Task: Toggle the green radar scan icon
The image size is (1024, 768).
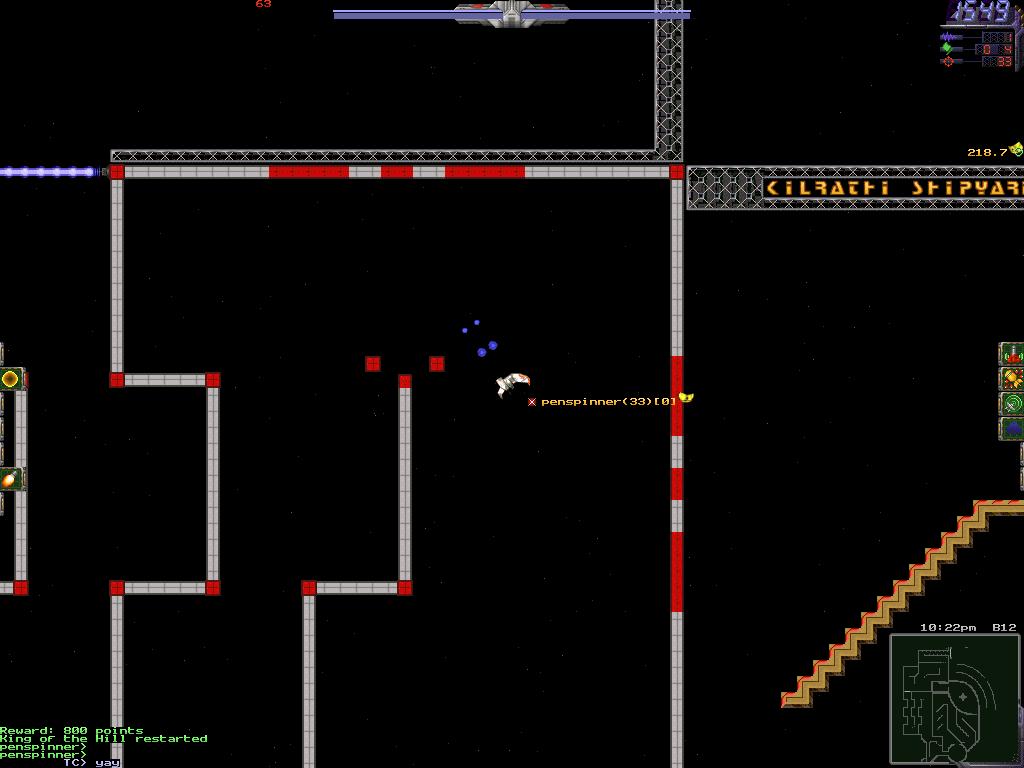Action: coord(1012,404)
